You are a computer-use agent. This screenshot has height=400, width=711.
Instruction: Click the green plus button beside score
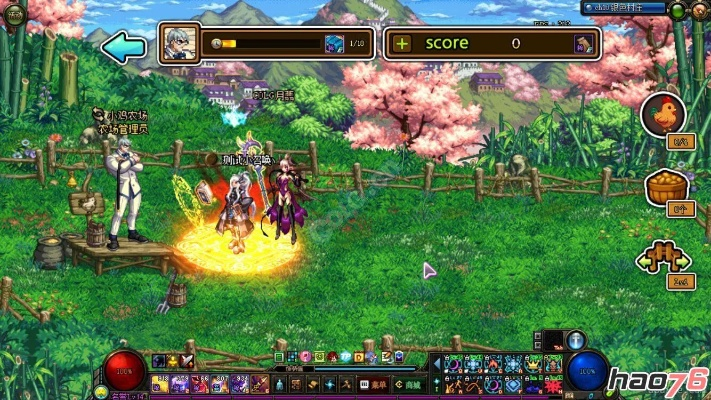coord(402,43)
